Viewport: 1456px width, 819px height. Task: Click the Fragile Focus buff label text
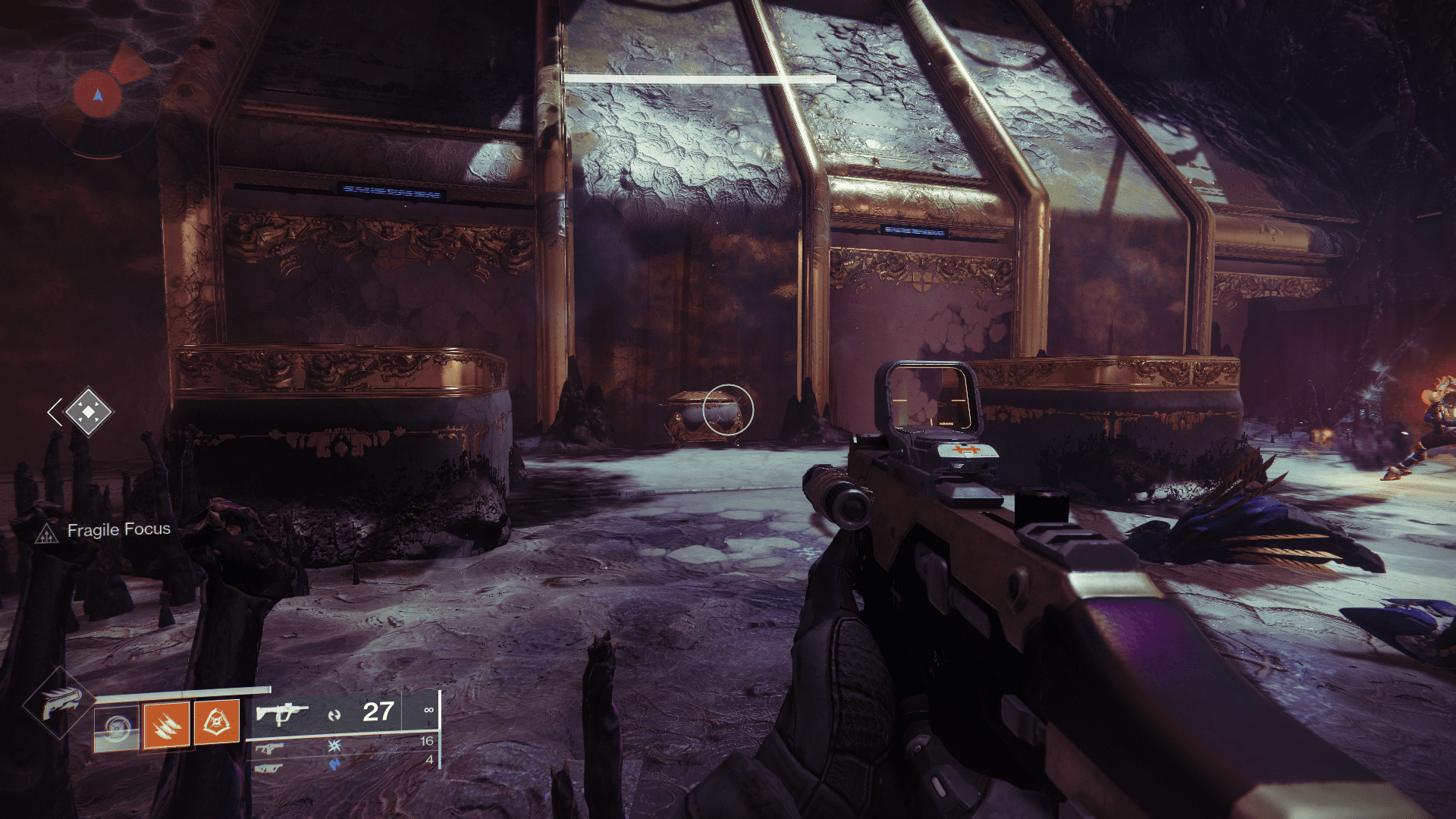tap(119, 529)
